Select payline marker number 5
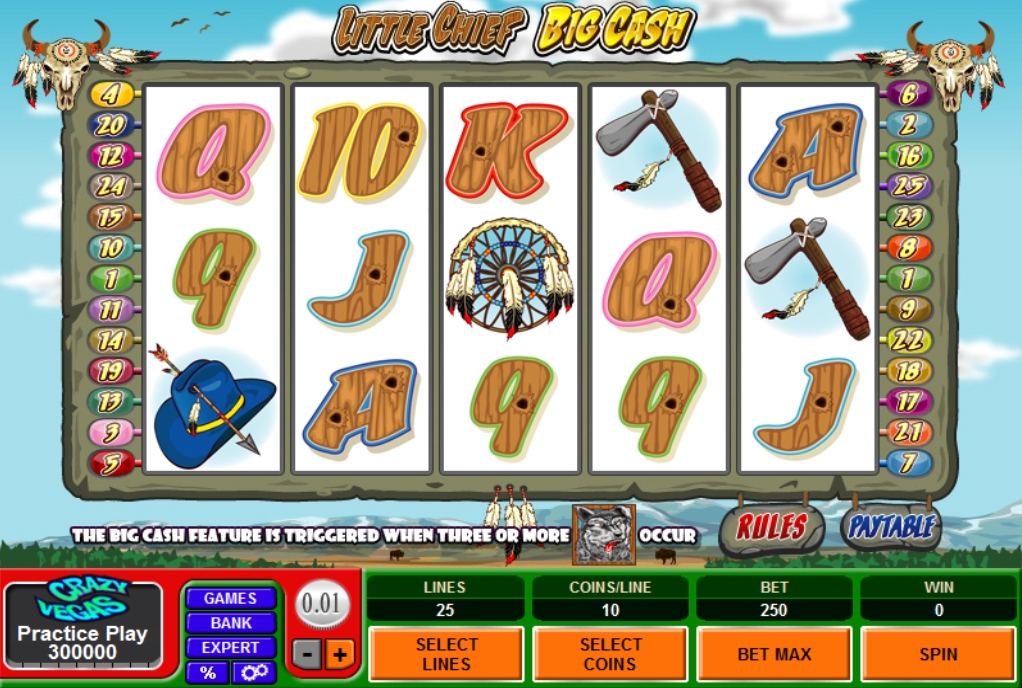Image resolution: width=1022 pixels, height=688 pixels. [110, 463]
